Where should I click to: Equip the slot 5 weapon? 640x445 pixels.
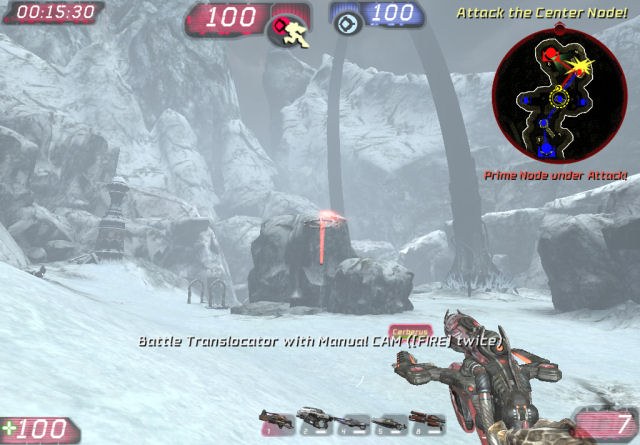point(389,420)
